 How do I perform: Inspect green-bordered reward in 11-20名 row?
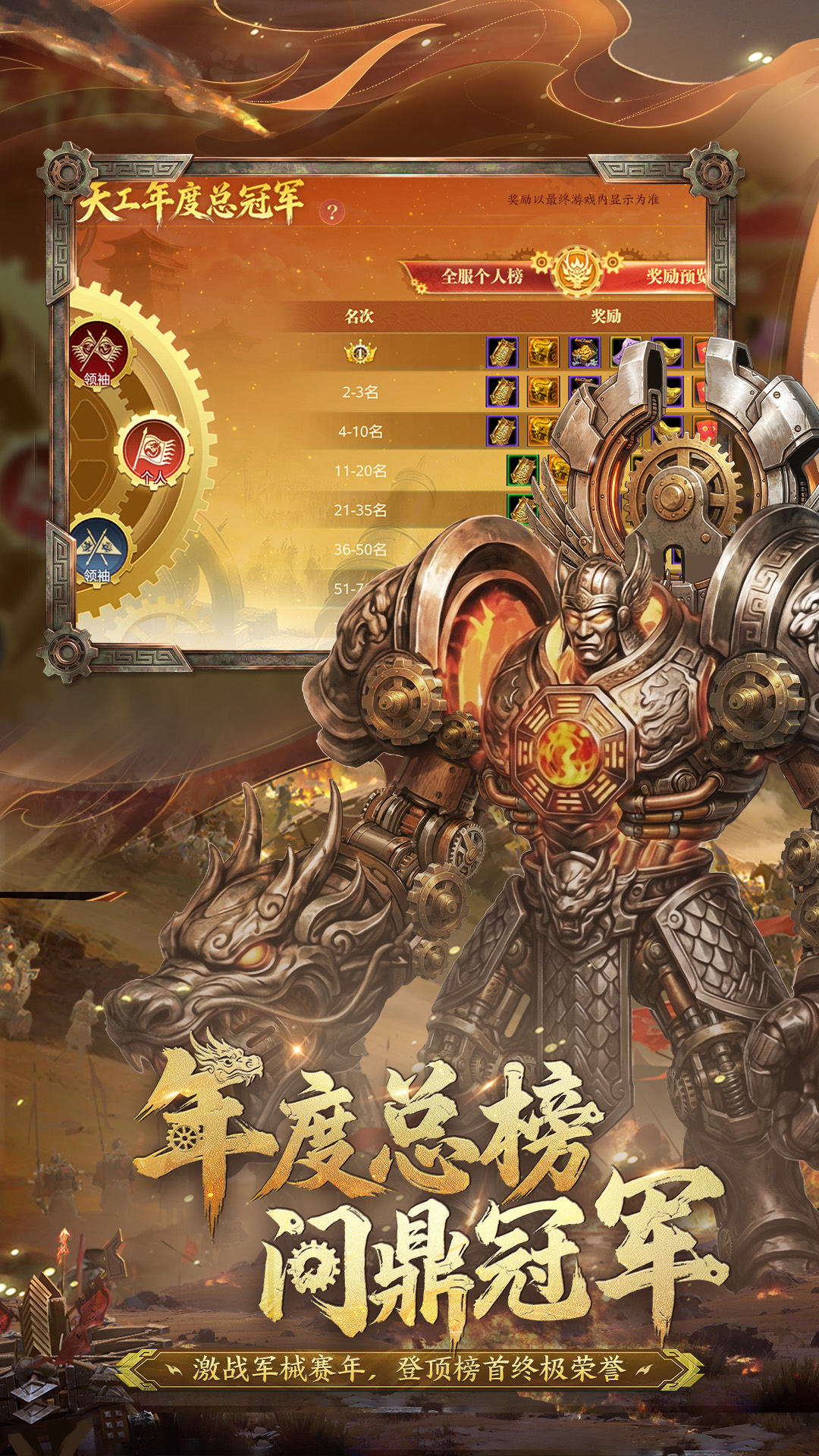[x=522, y=470]
